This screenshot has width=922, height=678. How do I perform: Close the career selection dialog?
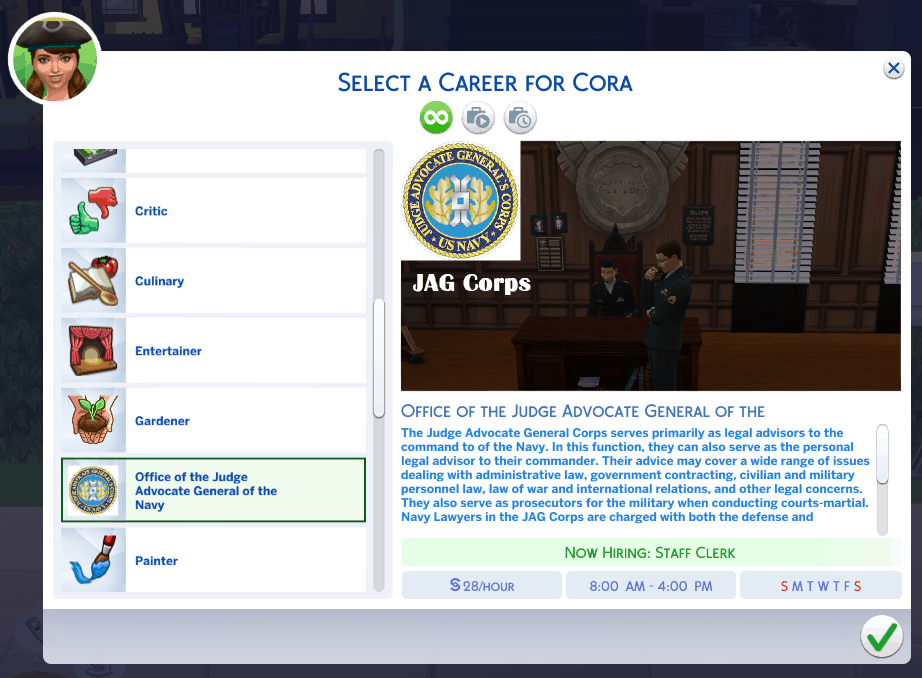pyautogui.click(x=893, y=68)
